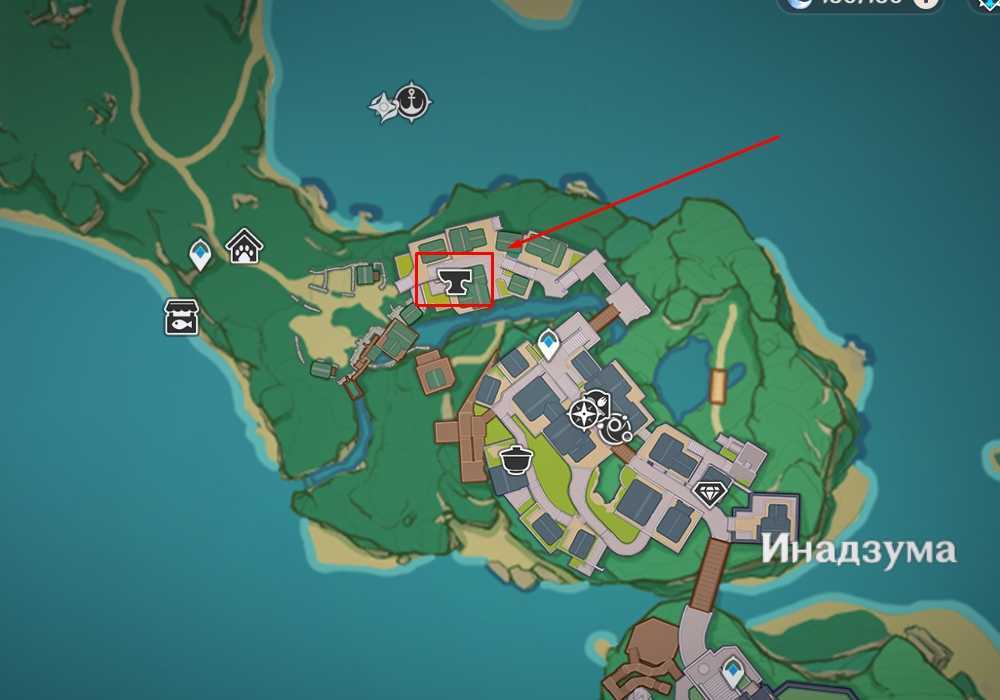Select the blacksmith anvil map marker
Image resolution: width=1000 pixels, height=700 pixels.
455,282
